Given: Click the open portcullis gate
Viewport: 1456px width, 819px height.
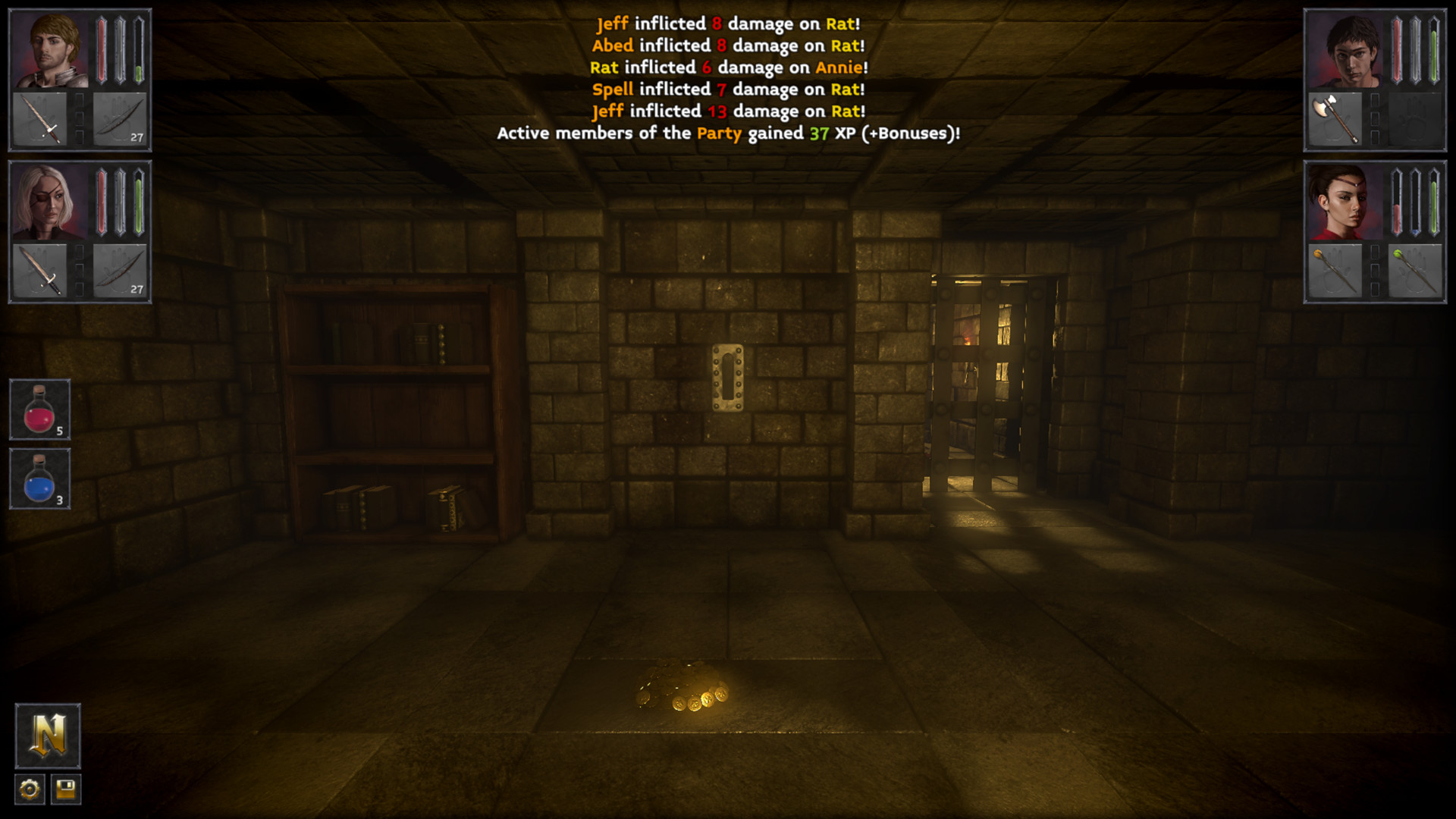Looking at the screenshot, I should pos(986,379).
